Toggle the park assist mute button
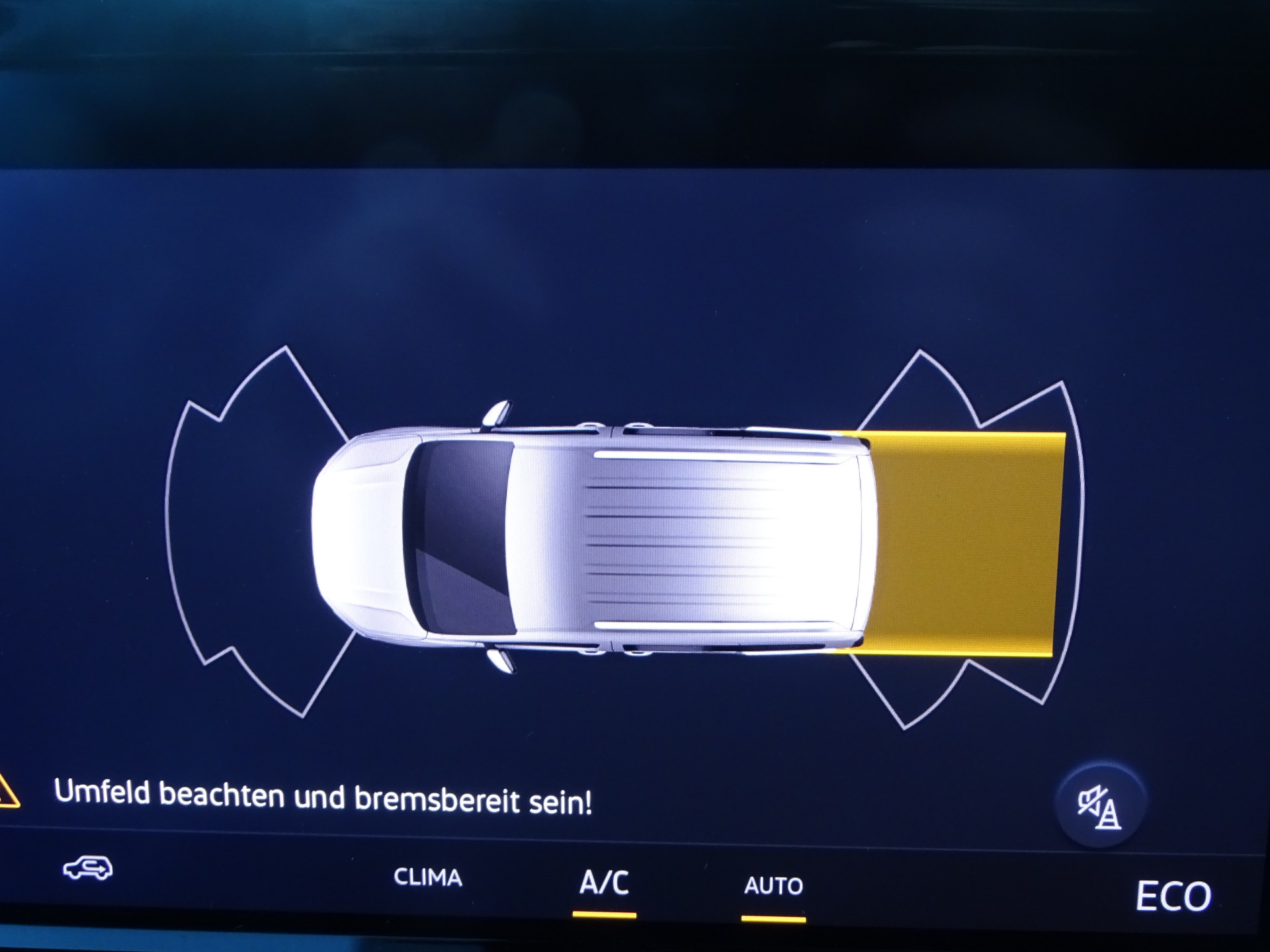 pos(1099,807)
